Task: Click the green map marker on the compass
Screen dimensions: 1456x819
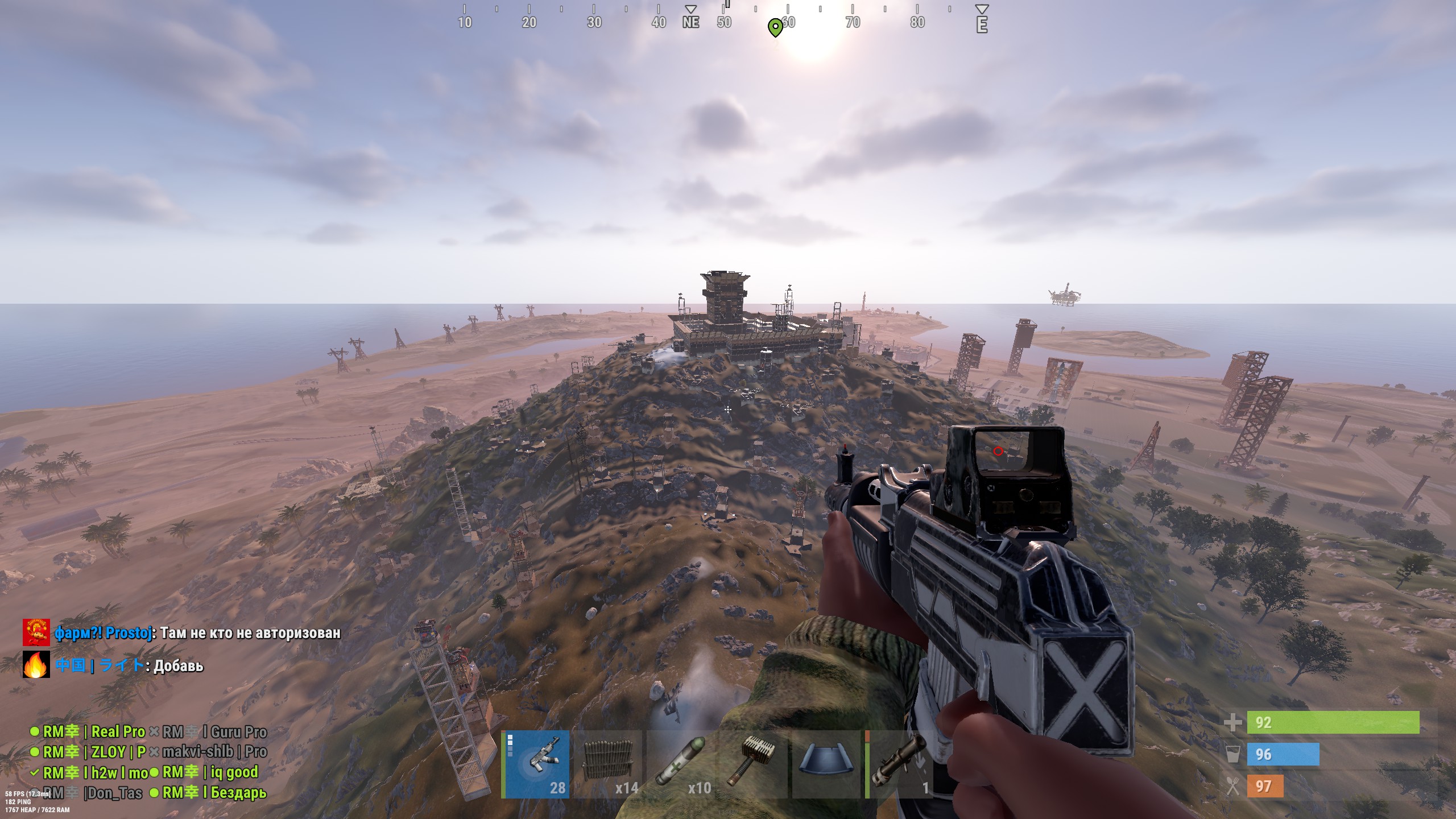Action: point(775,27)
